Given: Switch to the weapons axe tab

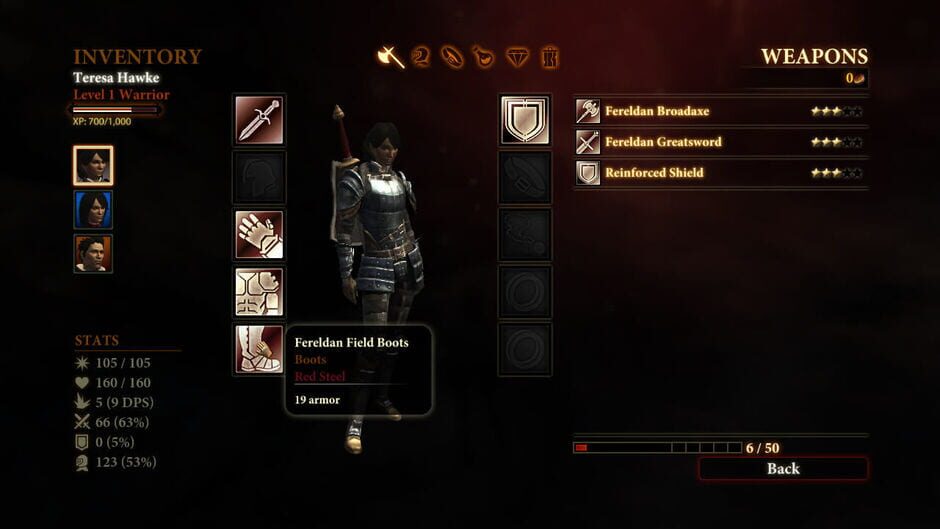Looking at the screenshot, I should pos(390,57).
